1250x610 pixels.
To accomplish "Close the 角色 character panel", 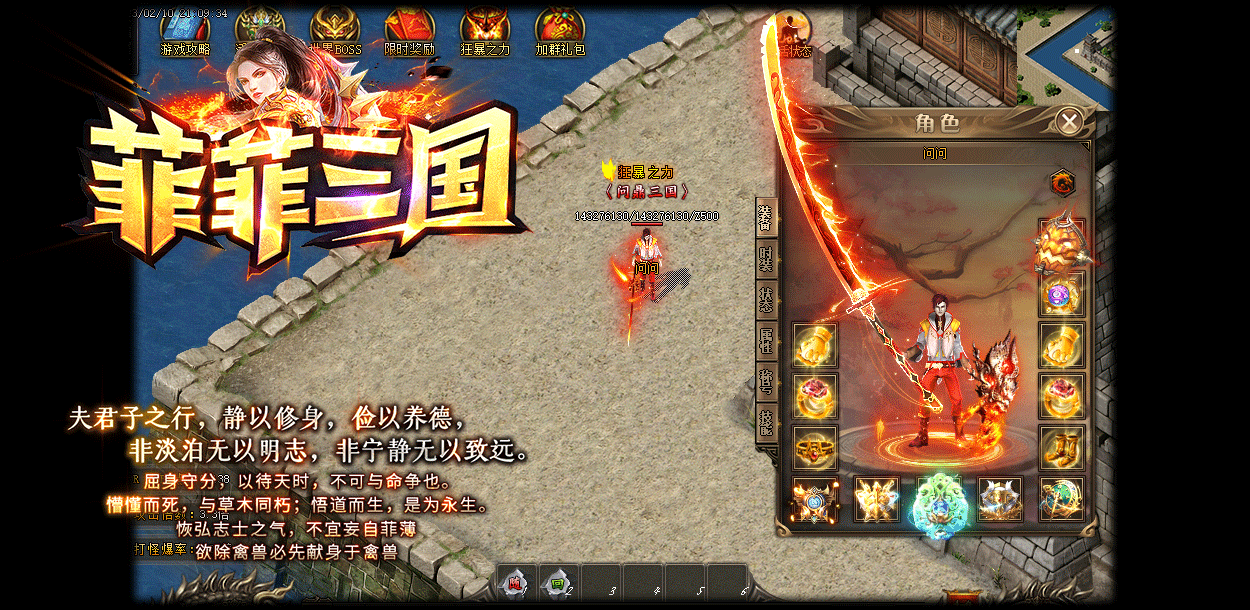I will tap(1069, 122).
